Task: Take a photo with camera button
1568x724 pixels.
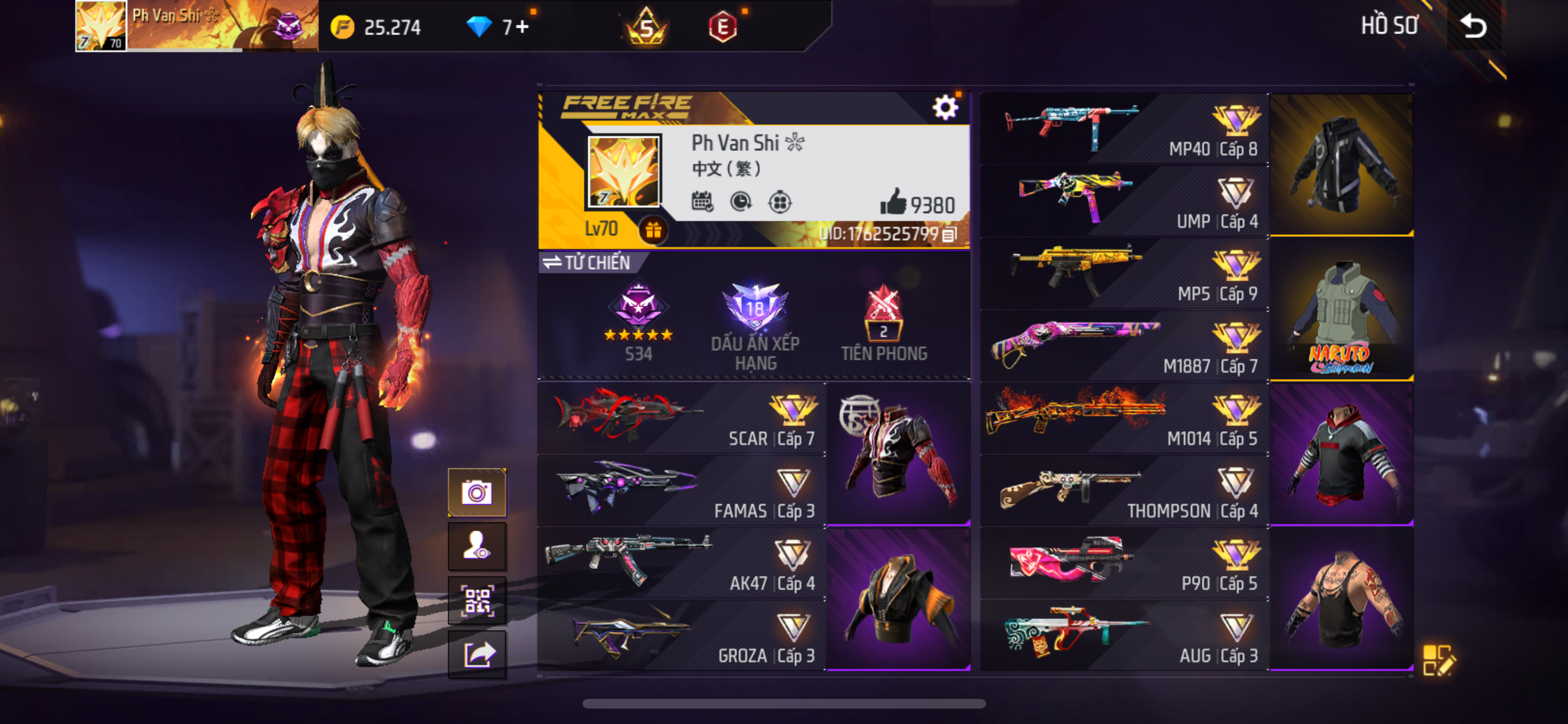Action: click(477, 493)
